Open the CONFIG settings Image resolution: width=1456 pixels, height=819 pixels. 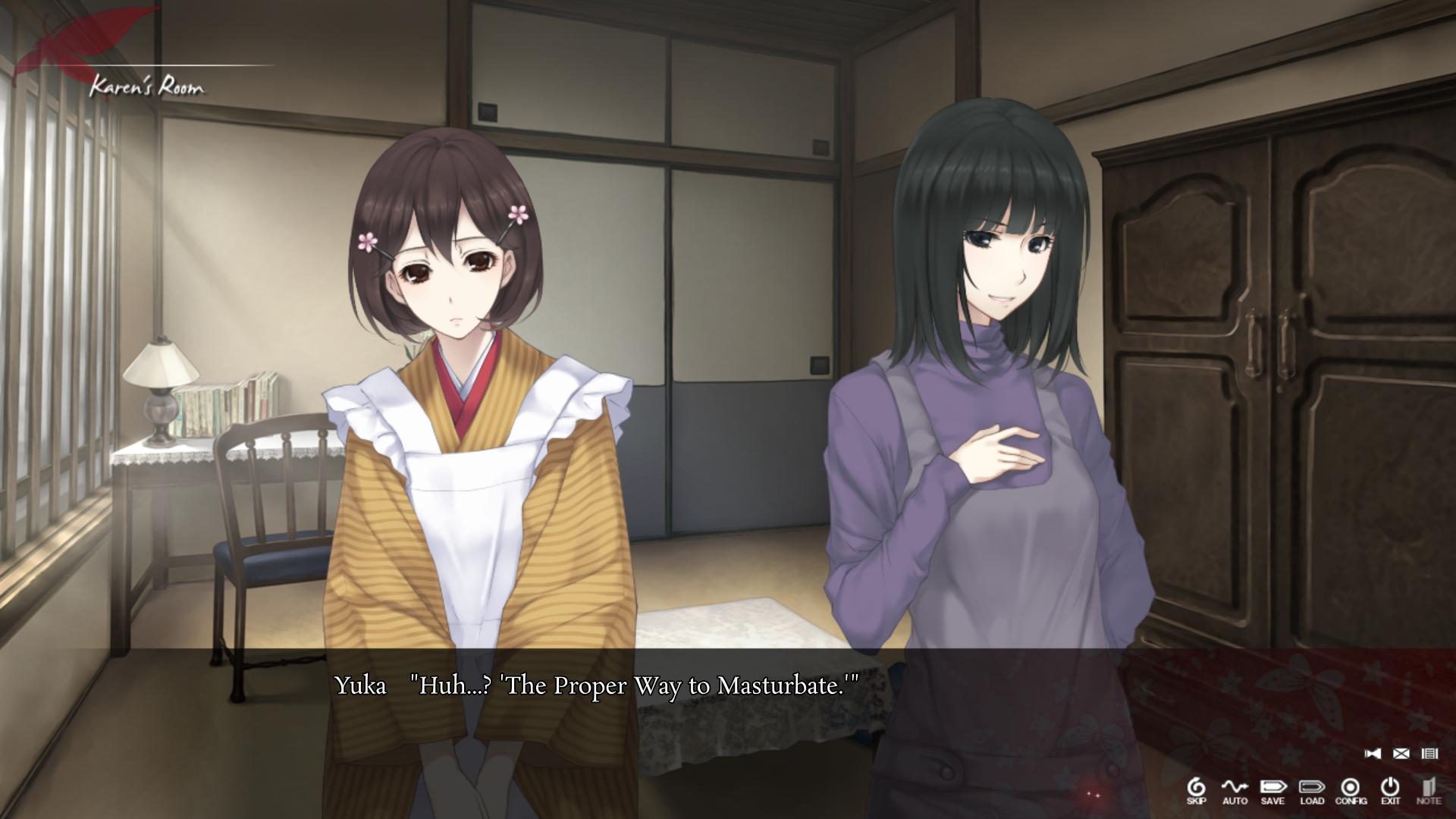(x=1351, y=789)
